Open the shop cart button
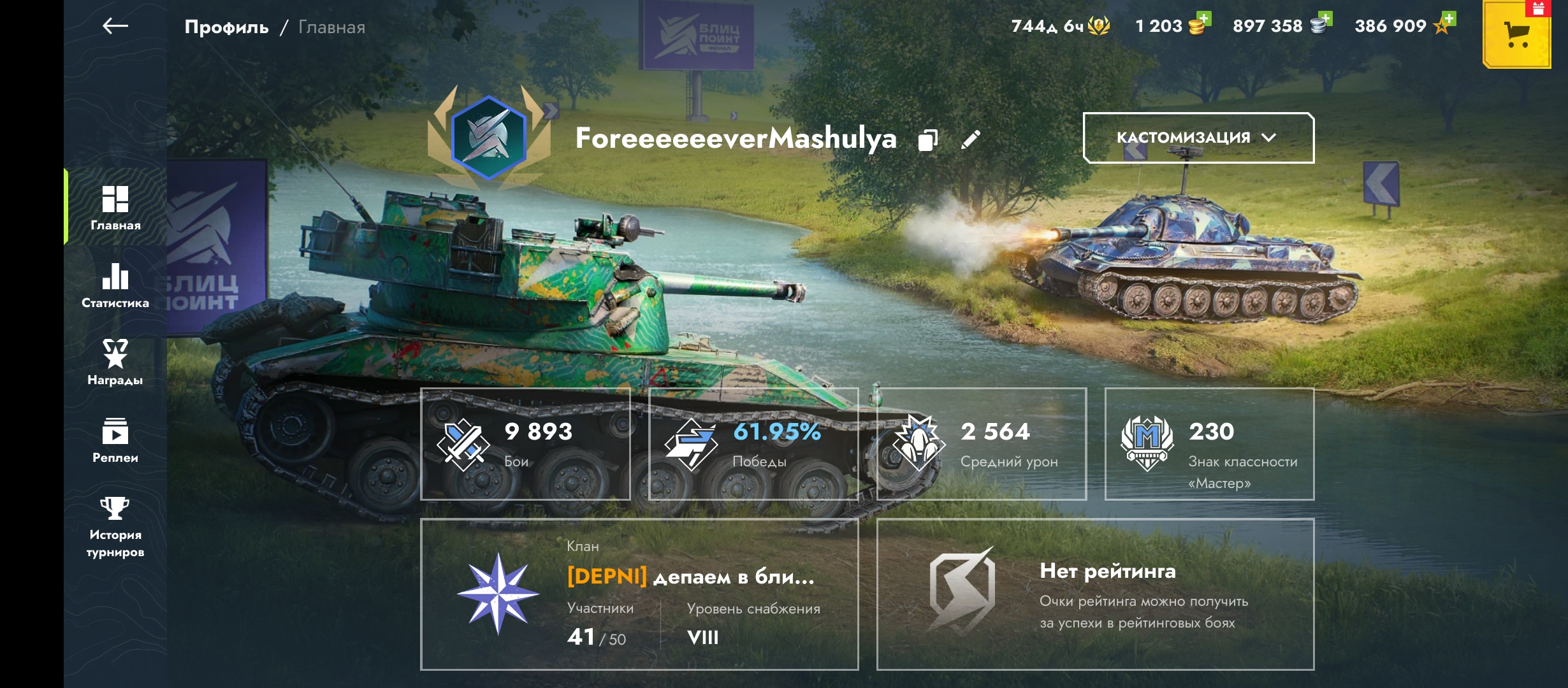The image size is (1568, 688). coord(1517,35)
